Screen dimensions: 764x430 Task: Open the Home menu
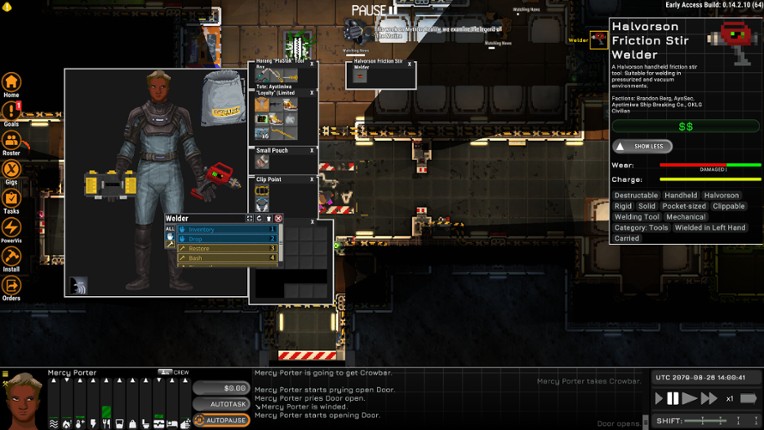click(x=11, y=83)
